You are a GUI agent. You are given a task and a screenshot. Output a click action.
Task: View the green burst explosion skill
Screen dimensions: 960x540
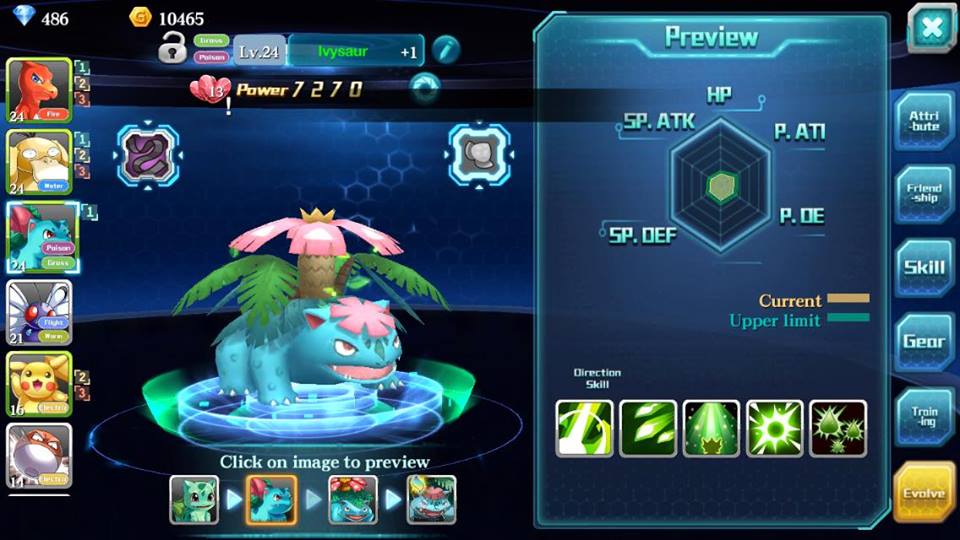(774, 428)
